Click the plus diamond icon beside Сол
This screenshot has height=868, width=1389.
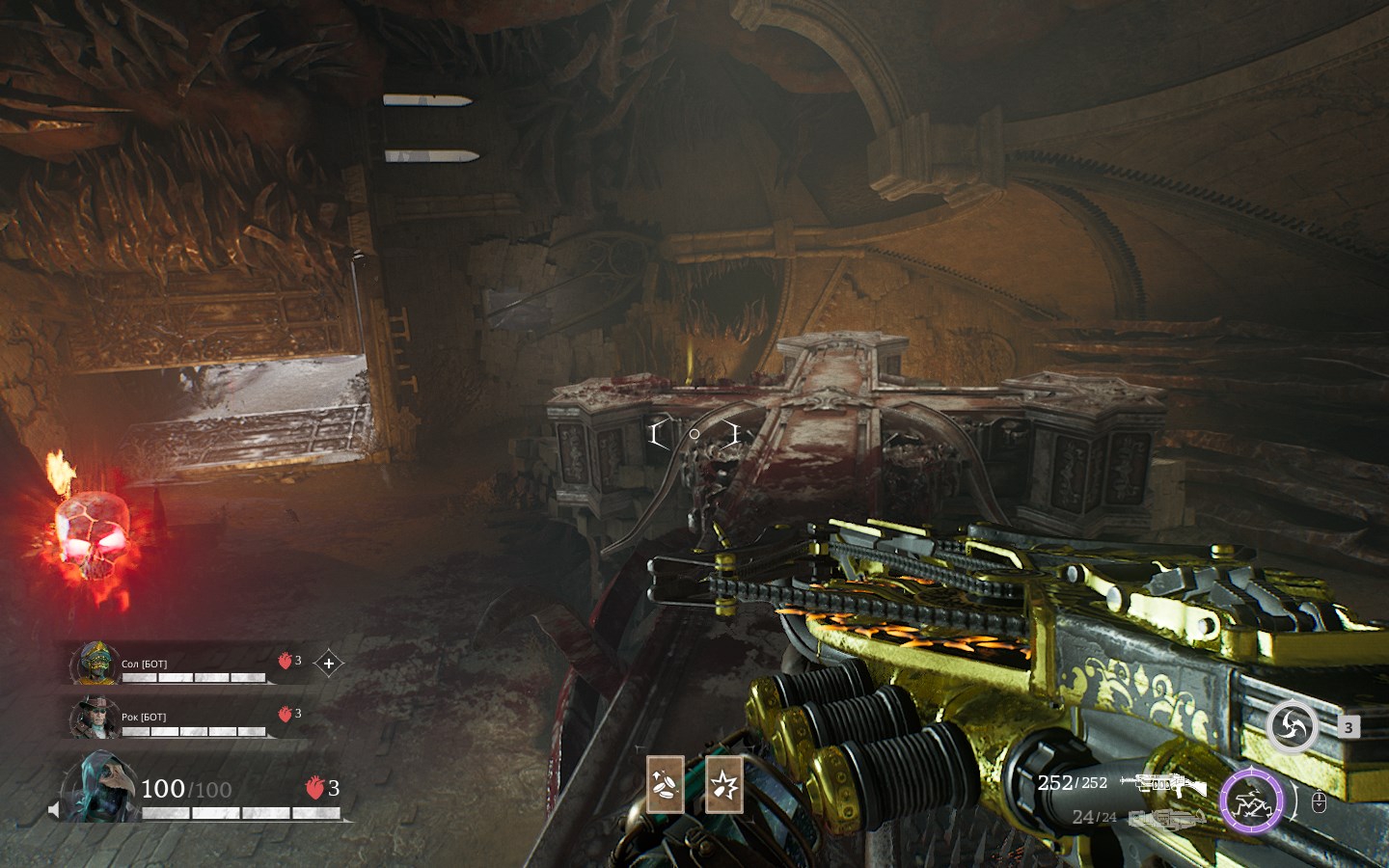(329, 664)
